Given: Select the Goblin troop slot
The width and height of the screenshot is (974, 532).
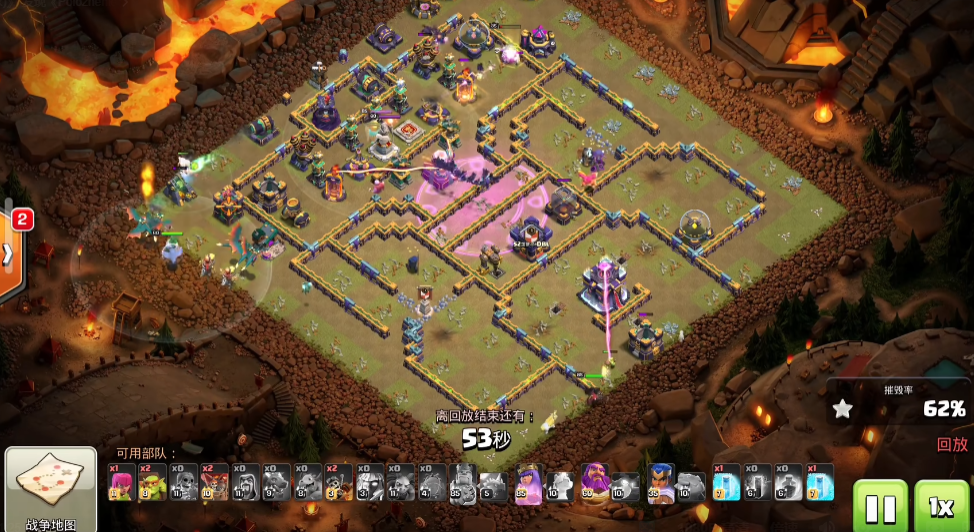Looking at the screenshot, I should (x=152, y=482).
